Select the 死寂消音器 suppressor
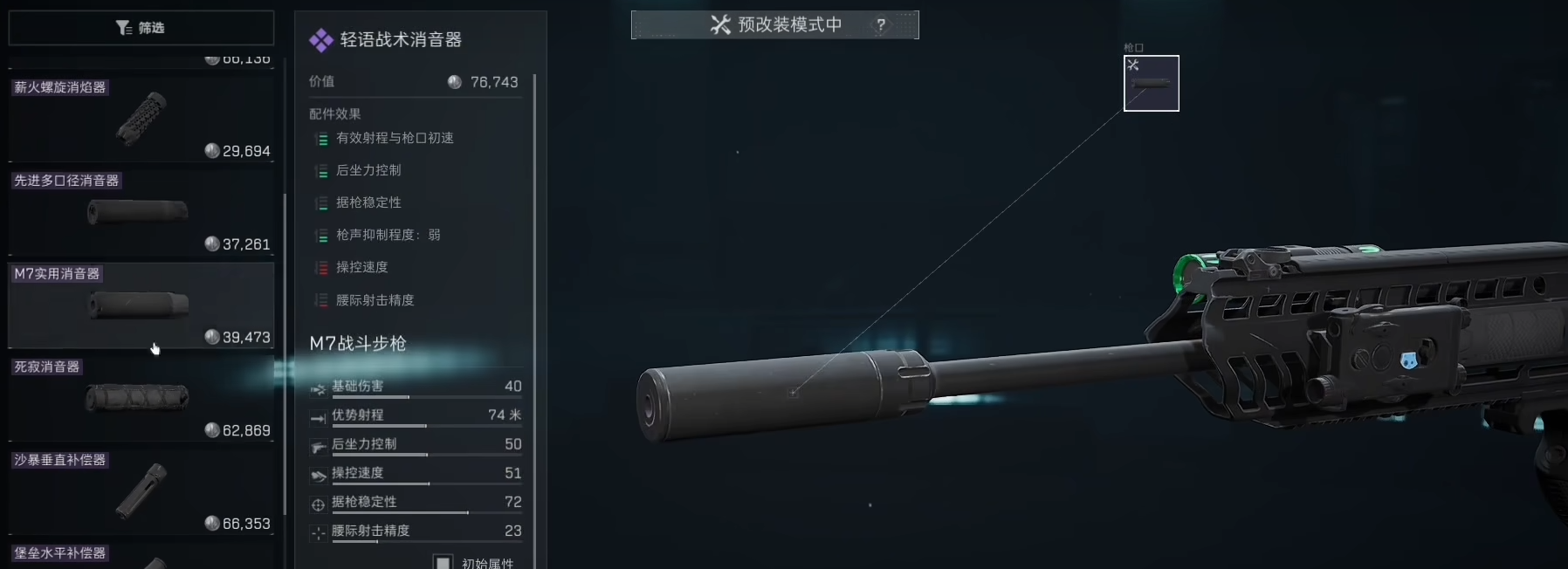This screenshot has width=1568, height=569. [x=141, y=399]
